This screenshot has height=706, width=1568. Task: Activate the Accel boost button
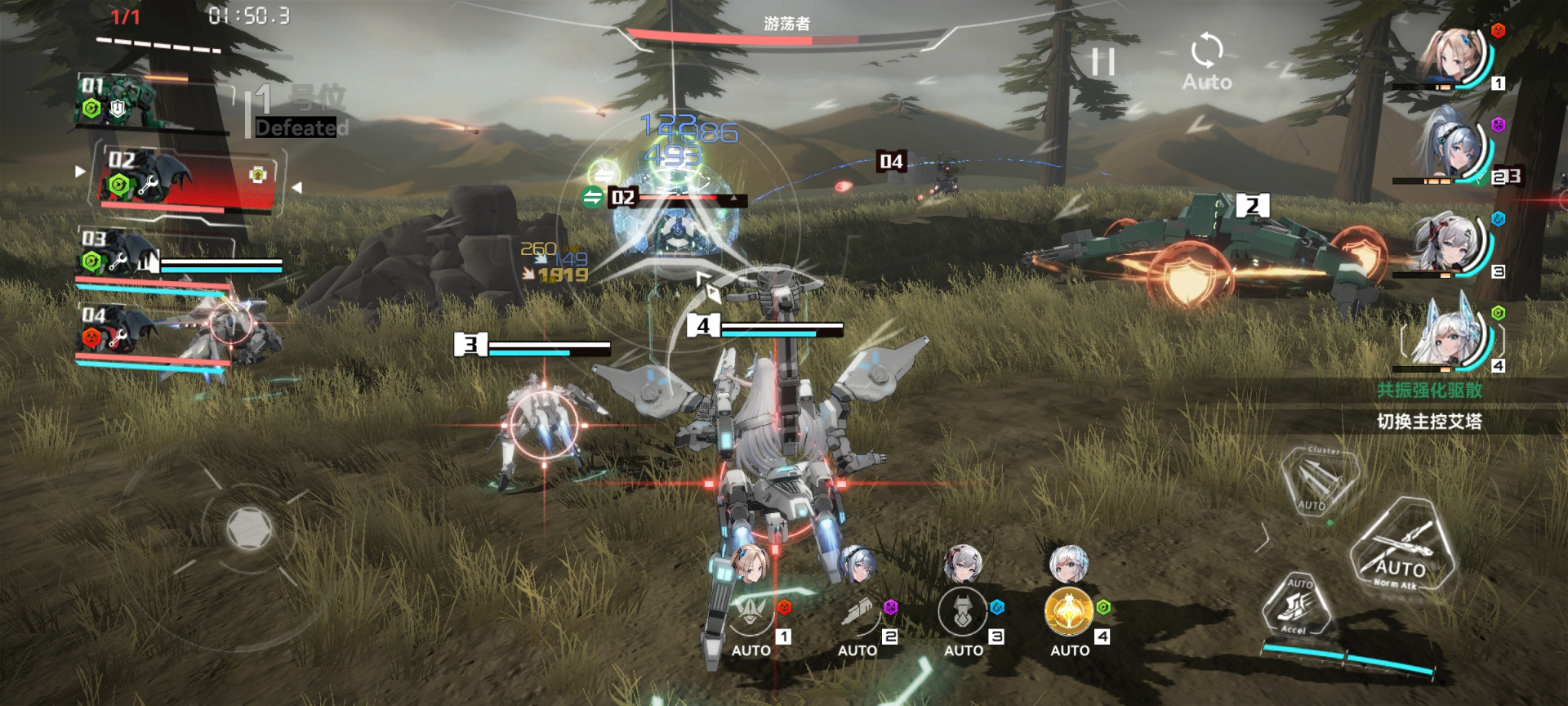(1297, 606)
